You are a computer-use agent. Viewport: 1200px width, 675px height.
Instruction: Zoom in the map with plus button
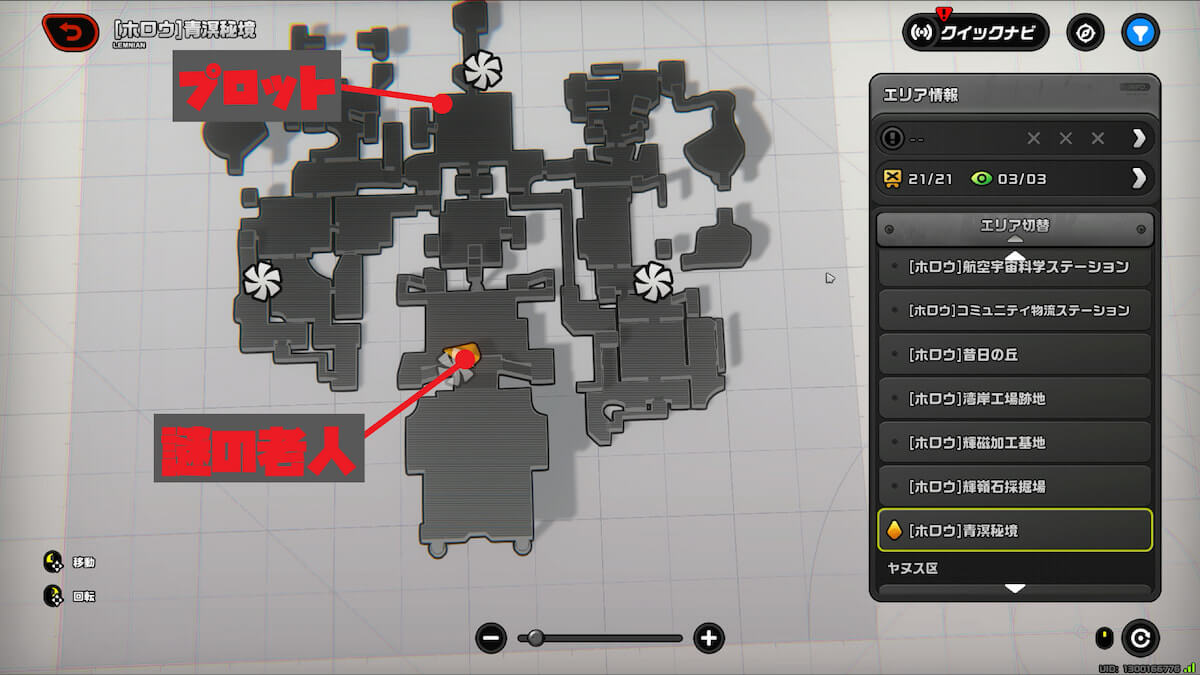pos(709,638)
